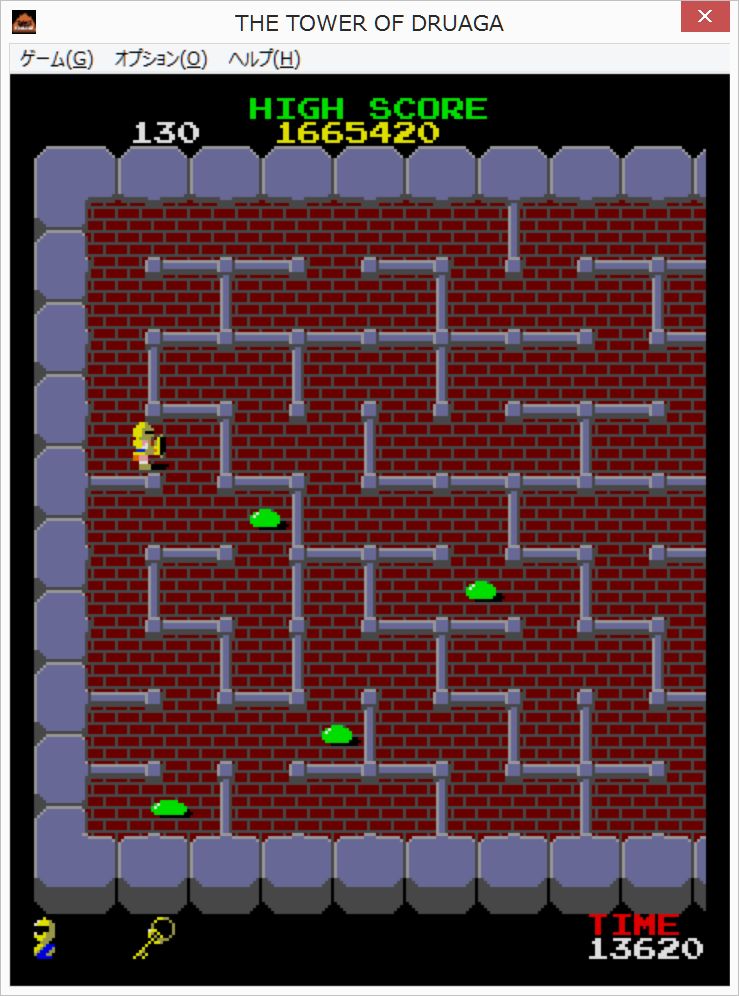Viewport: 739px width, 996px height.
Task: Close the Tower of Druaga window
Action: 705,17
